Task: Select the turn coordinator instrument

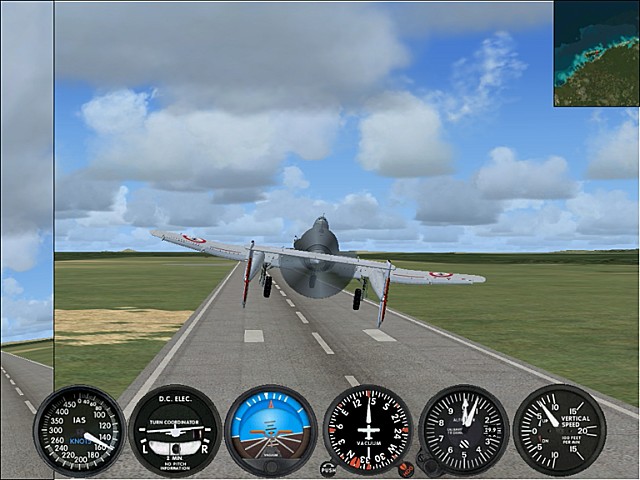Action: (176, 430)
